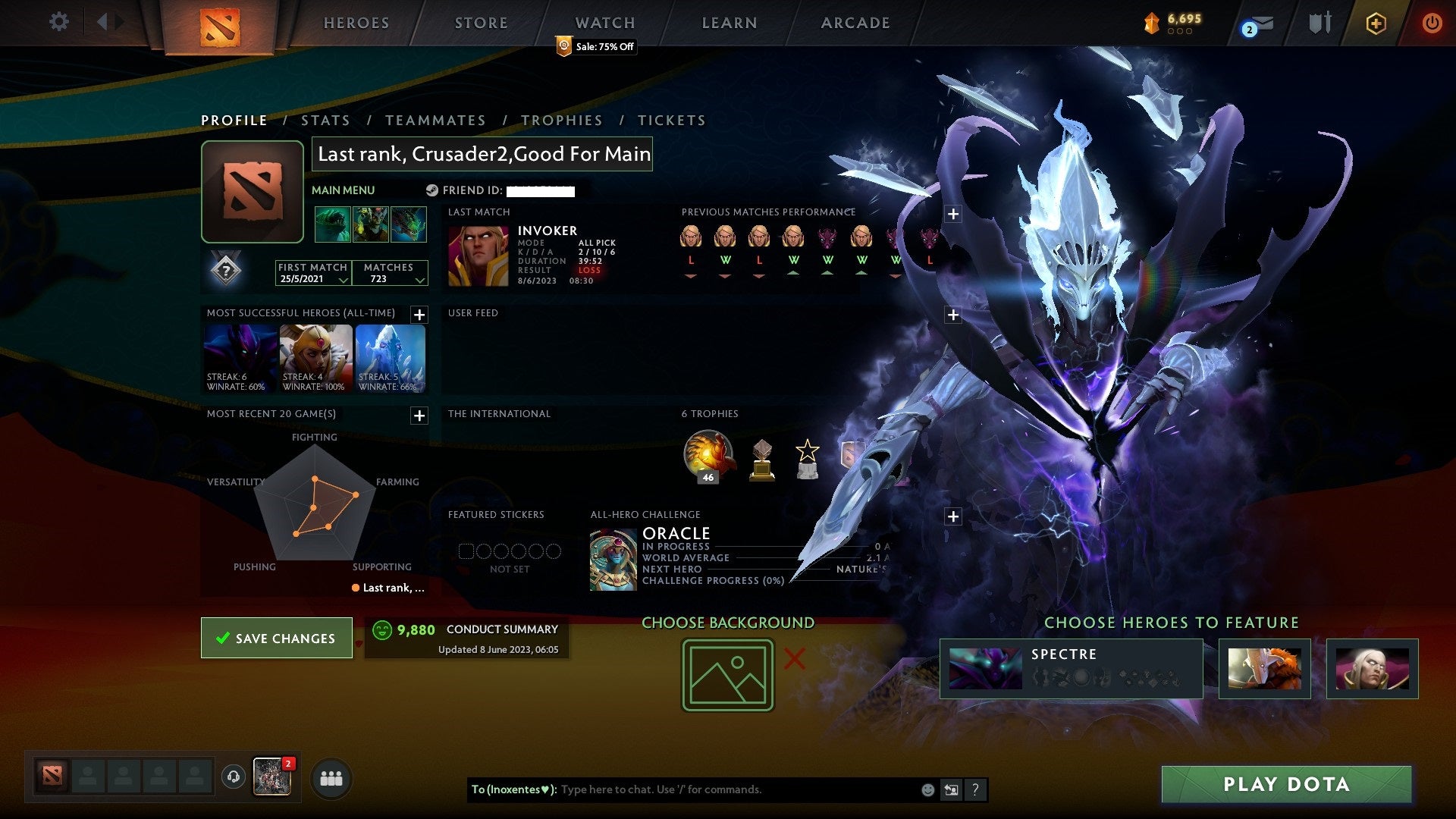Screen dimensions: 1456x819
Task: Open the ARCADE menu
Action: (855, 23)
